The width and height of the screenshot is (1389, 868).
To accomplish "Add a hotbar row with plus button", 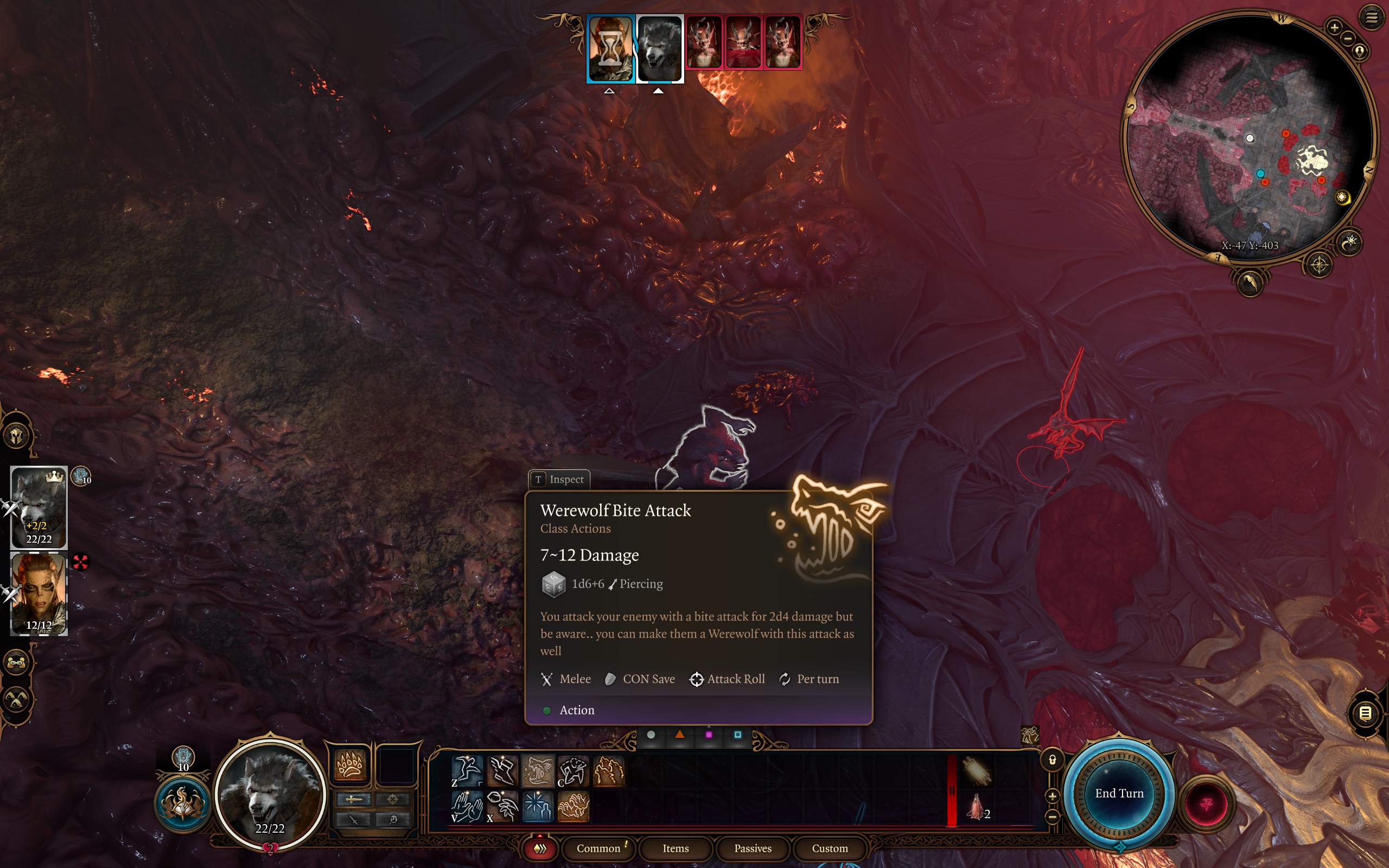I will point(1052,796).
